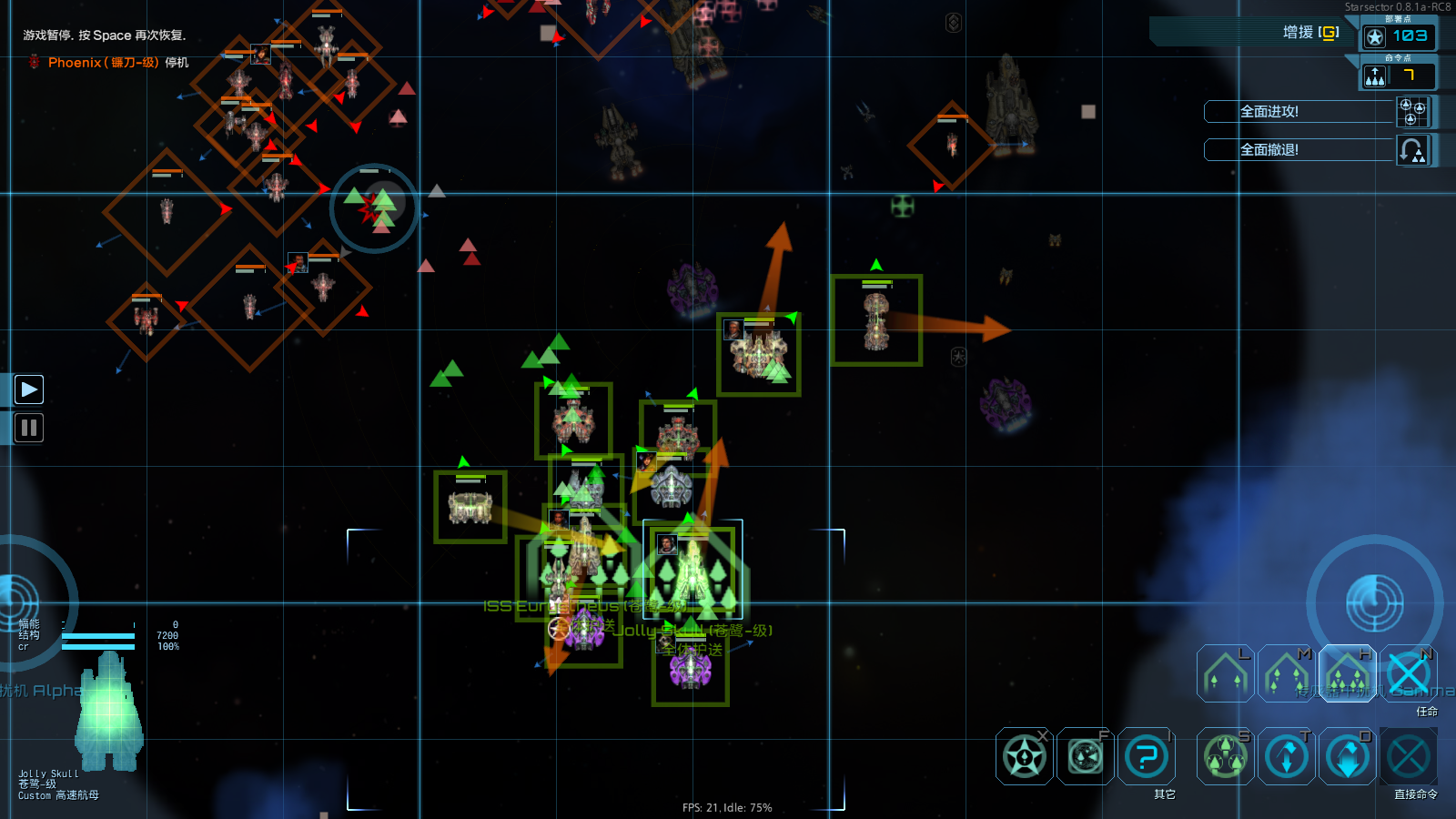Click the direct retreat icon (D)
The height and width of the screenshot is (819, 1456).
coord(1347,756)
